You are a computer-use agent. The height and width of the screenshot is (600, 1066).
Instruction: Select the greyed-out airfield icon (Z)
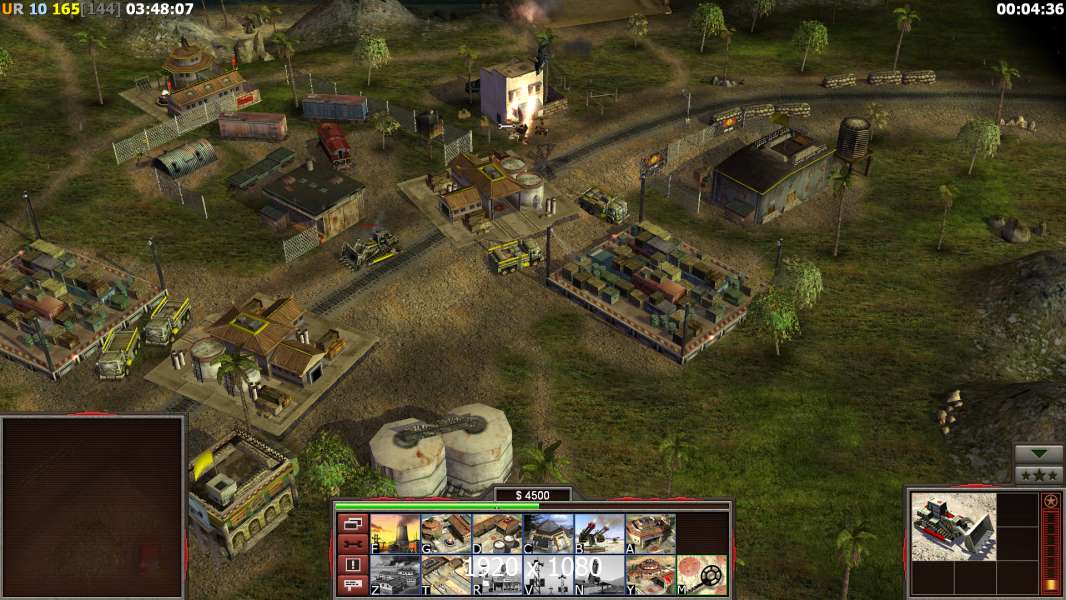pyautogui.click(x=395, y=575)
